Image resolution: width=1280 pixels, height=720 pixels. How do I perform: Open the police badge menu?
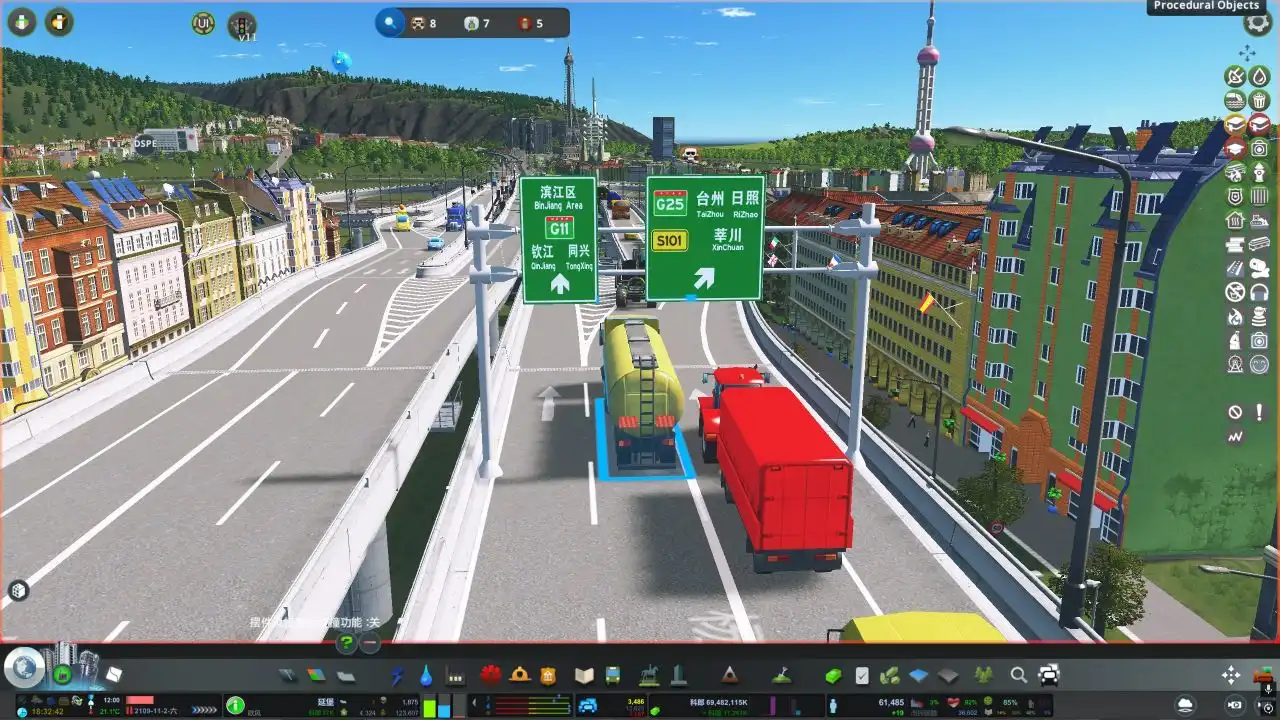(547, 676)
